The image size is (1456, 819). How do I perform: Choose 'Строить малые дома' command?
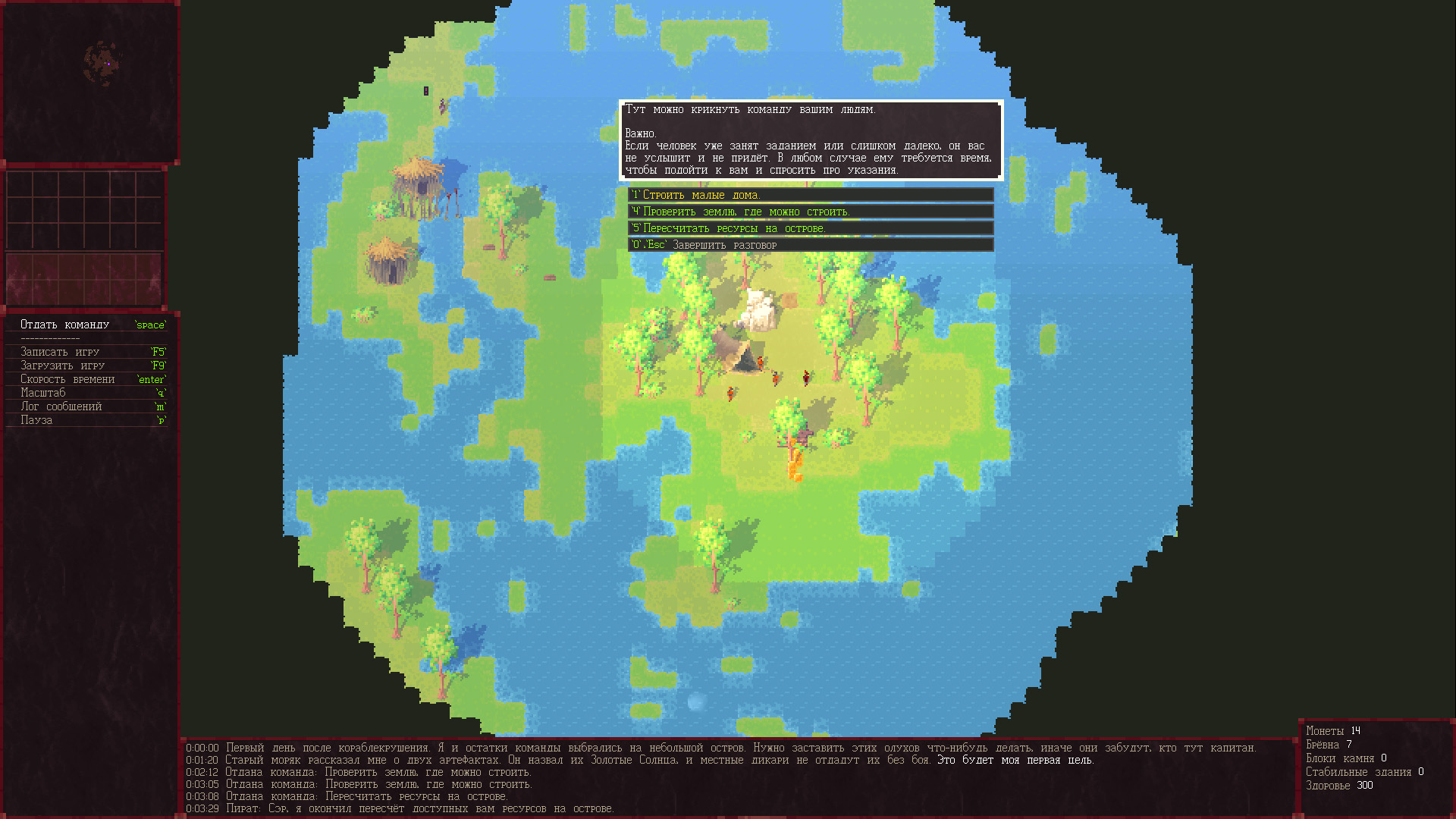point(810,195)
